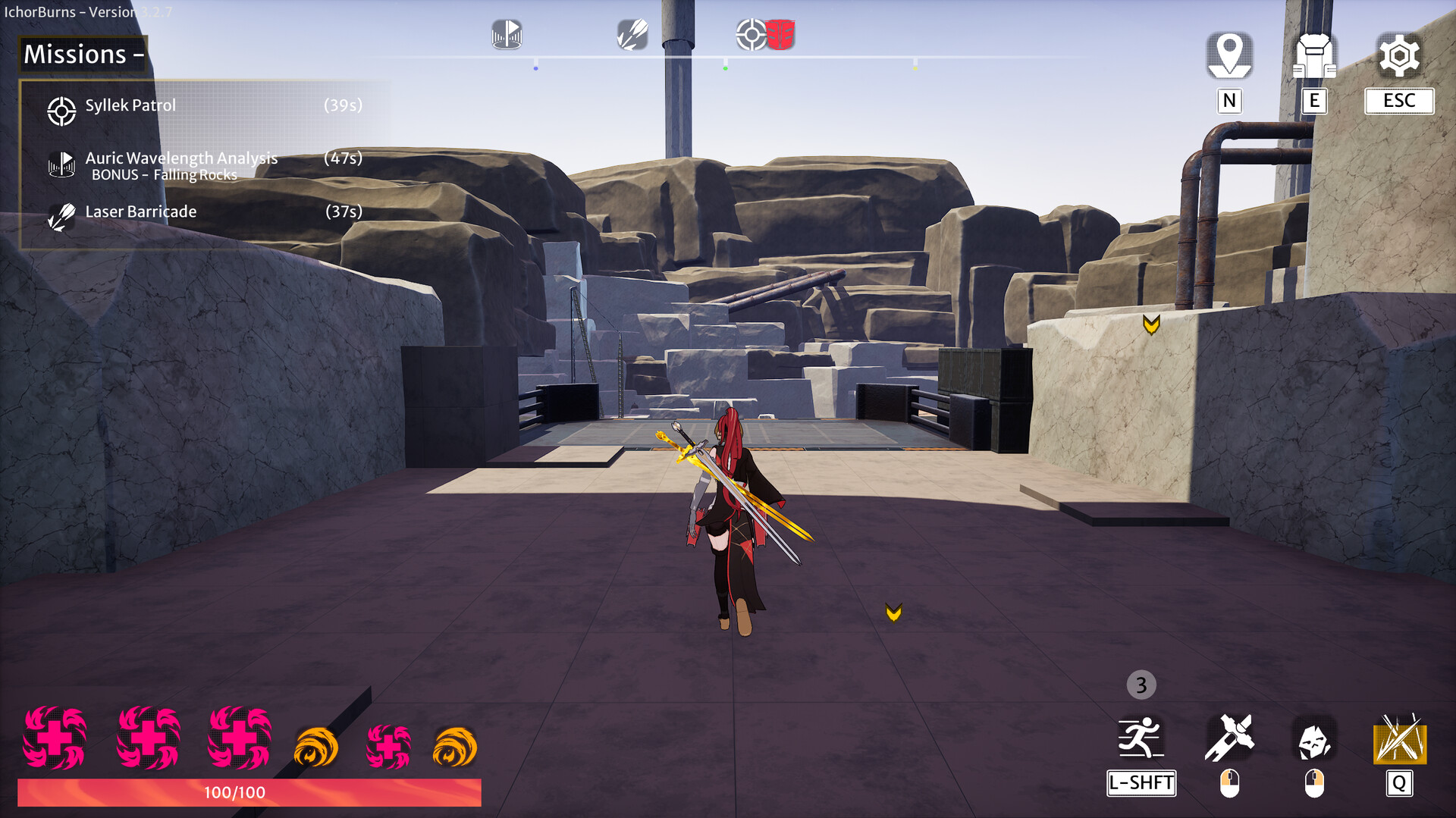1456x818 pixels.
Task: Click the grey 3 charge counter badge
Action: tap(1141, 685)
